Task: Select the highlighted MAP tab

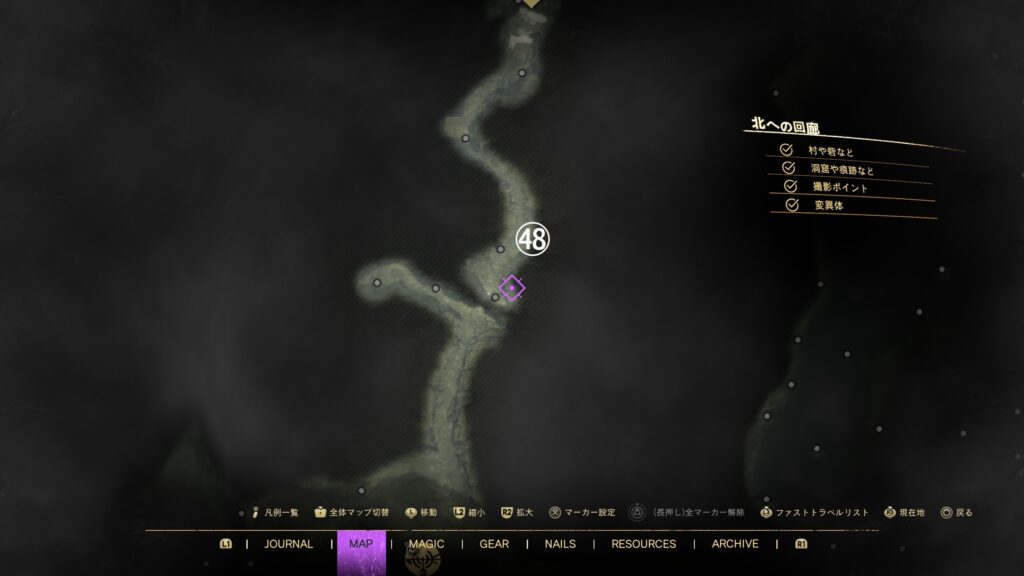Action: [361, 544]
